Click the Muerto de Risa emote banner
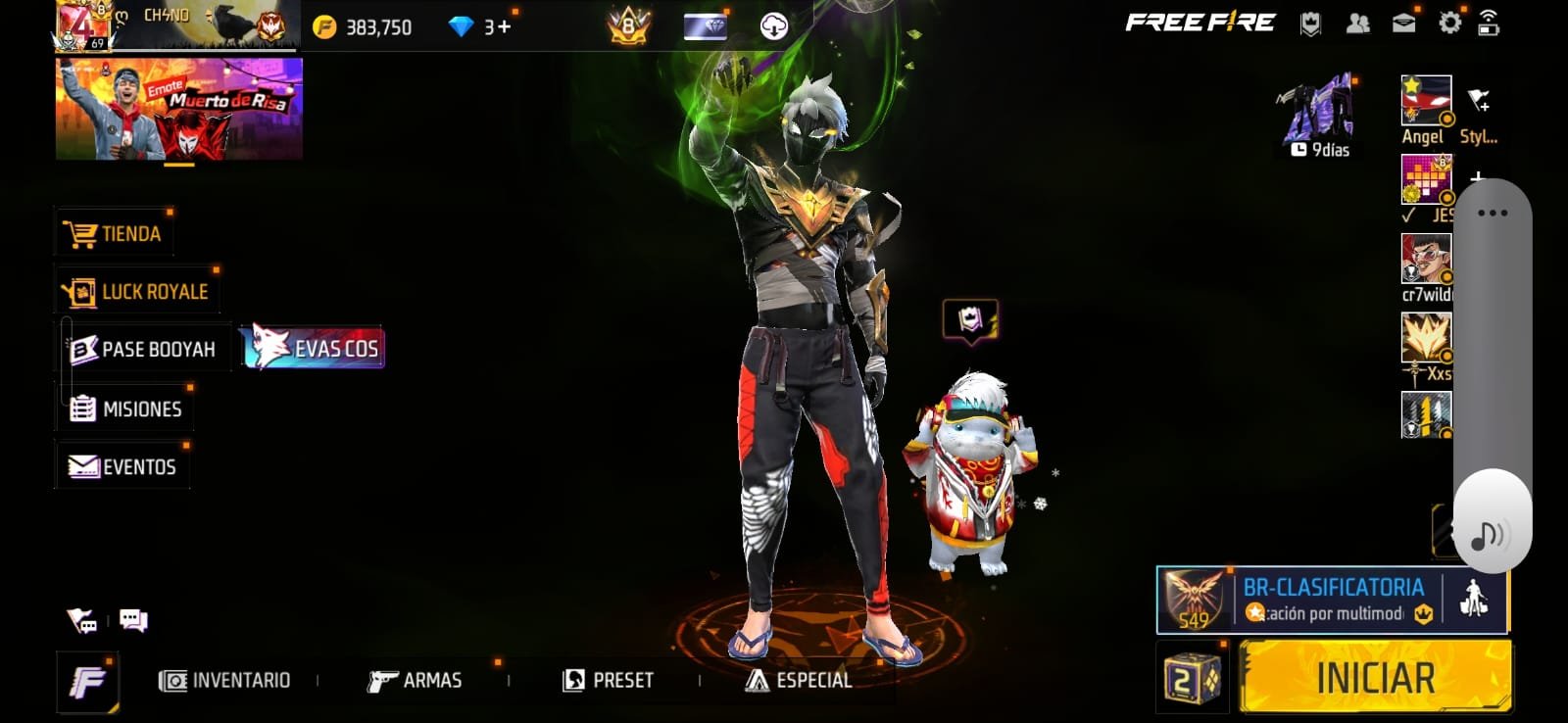Screen dimensions: 1568x723 [179, 109]
